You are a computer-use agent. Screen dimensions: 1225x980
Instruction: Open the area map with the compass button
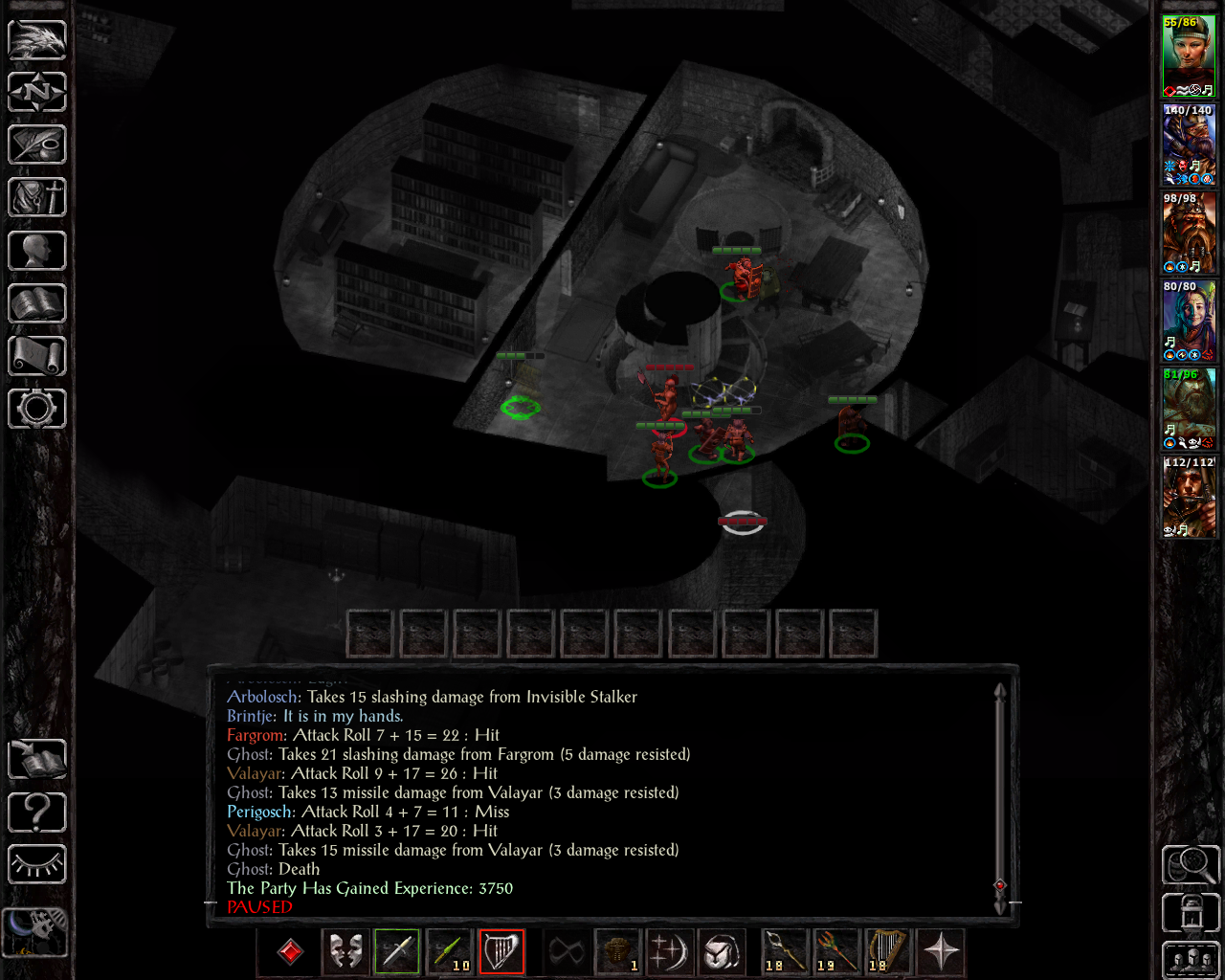point(37,92)
